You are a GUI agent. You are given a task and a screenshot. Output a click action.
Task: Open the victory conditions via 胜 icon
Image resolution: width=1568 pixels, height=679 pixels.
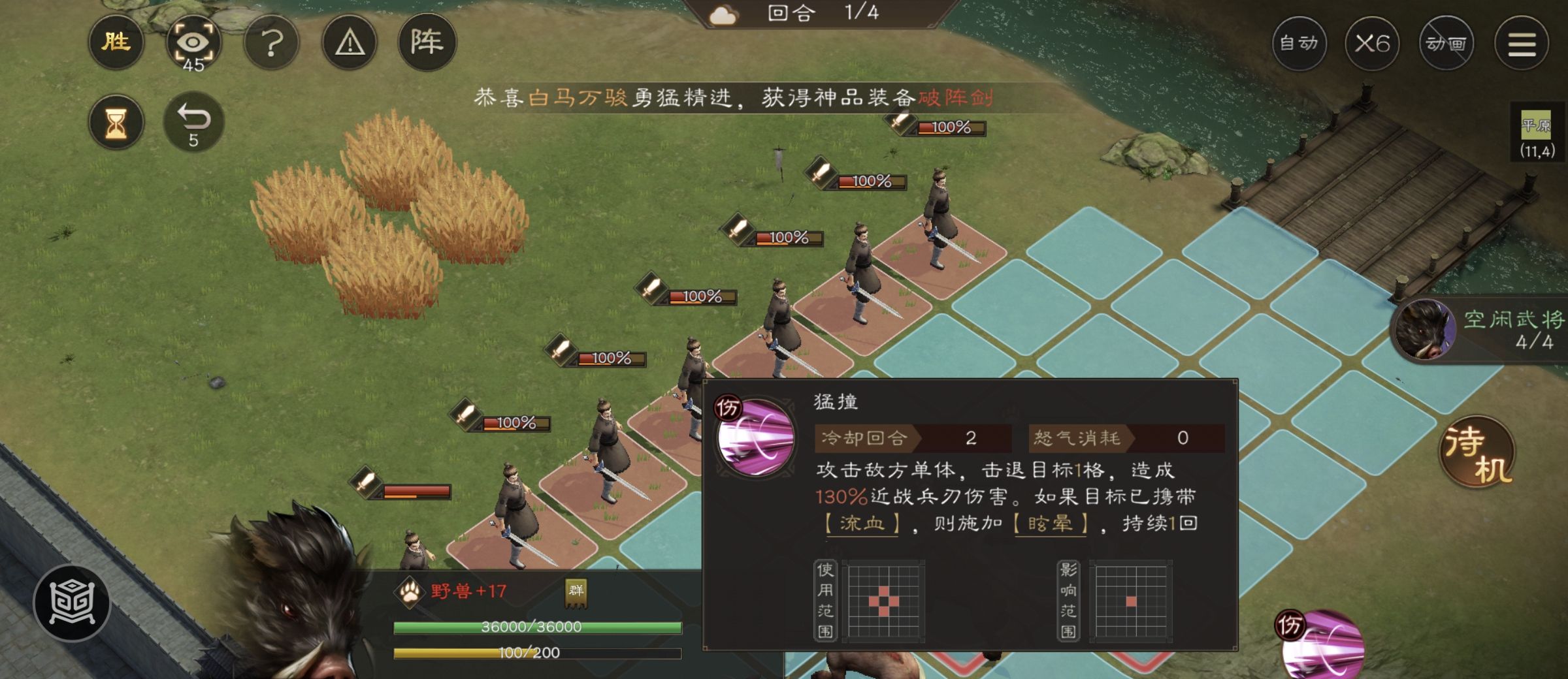click(116, 42)
